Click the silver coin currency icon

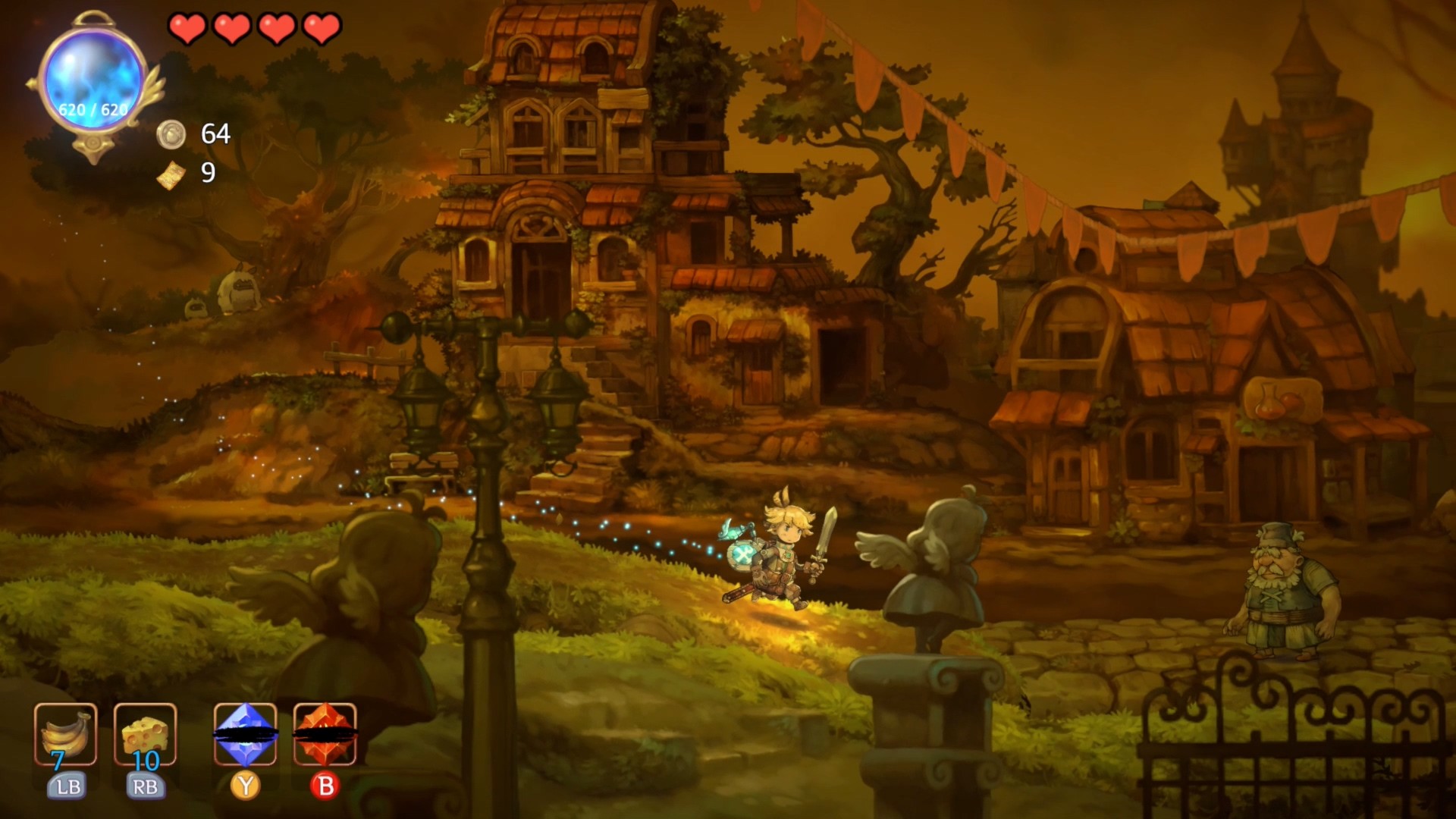173,135
